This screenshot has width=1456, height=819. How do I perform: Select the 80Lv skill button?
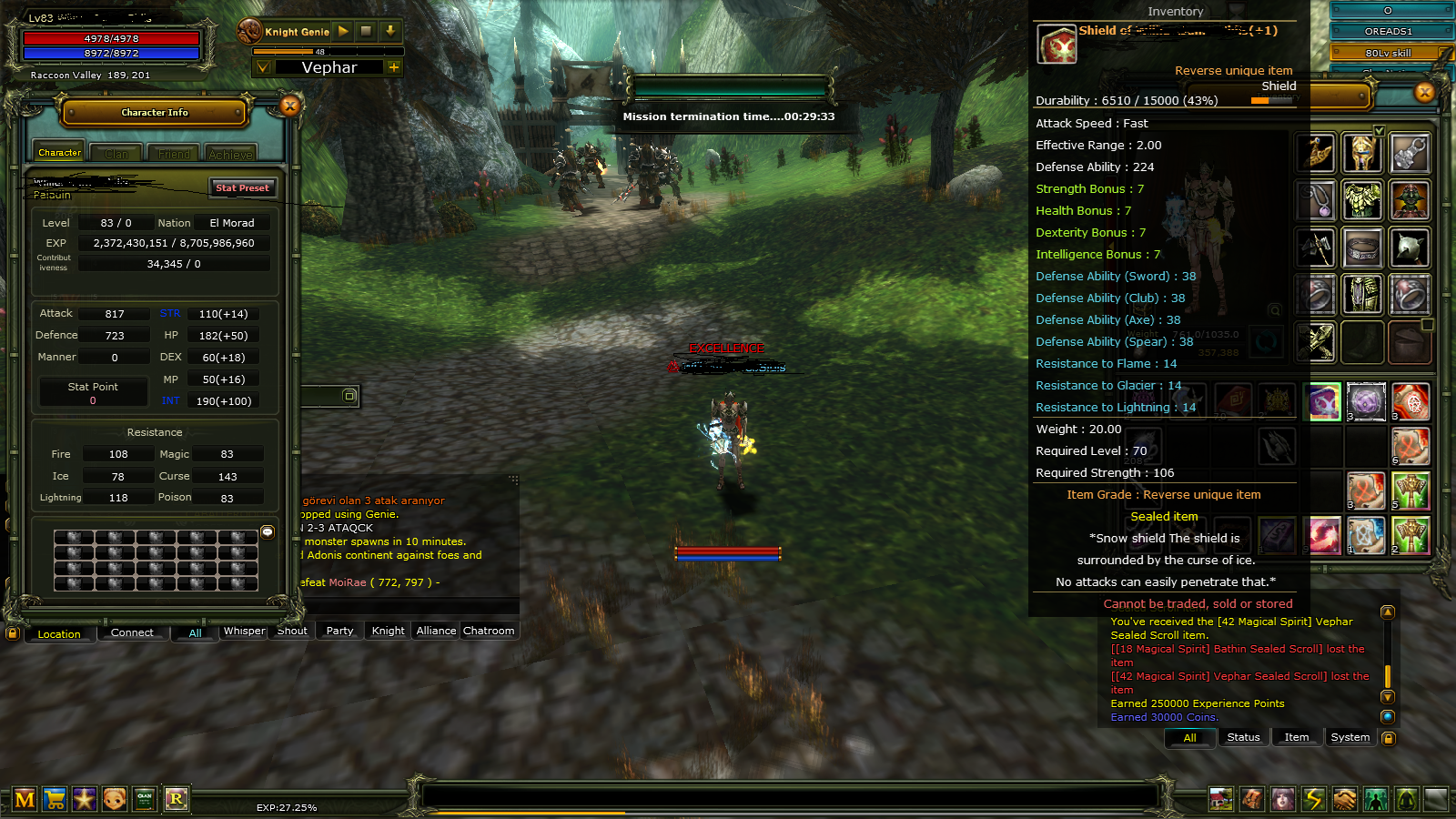[x=1388, y=53]
